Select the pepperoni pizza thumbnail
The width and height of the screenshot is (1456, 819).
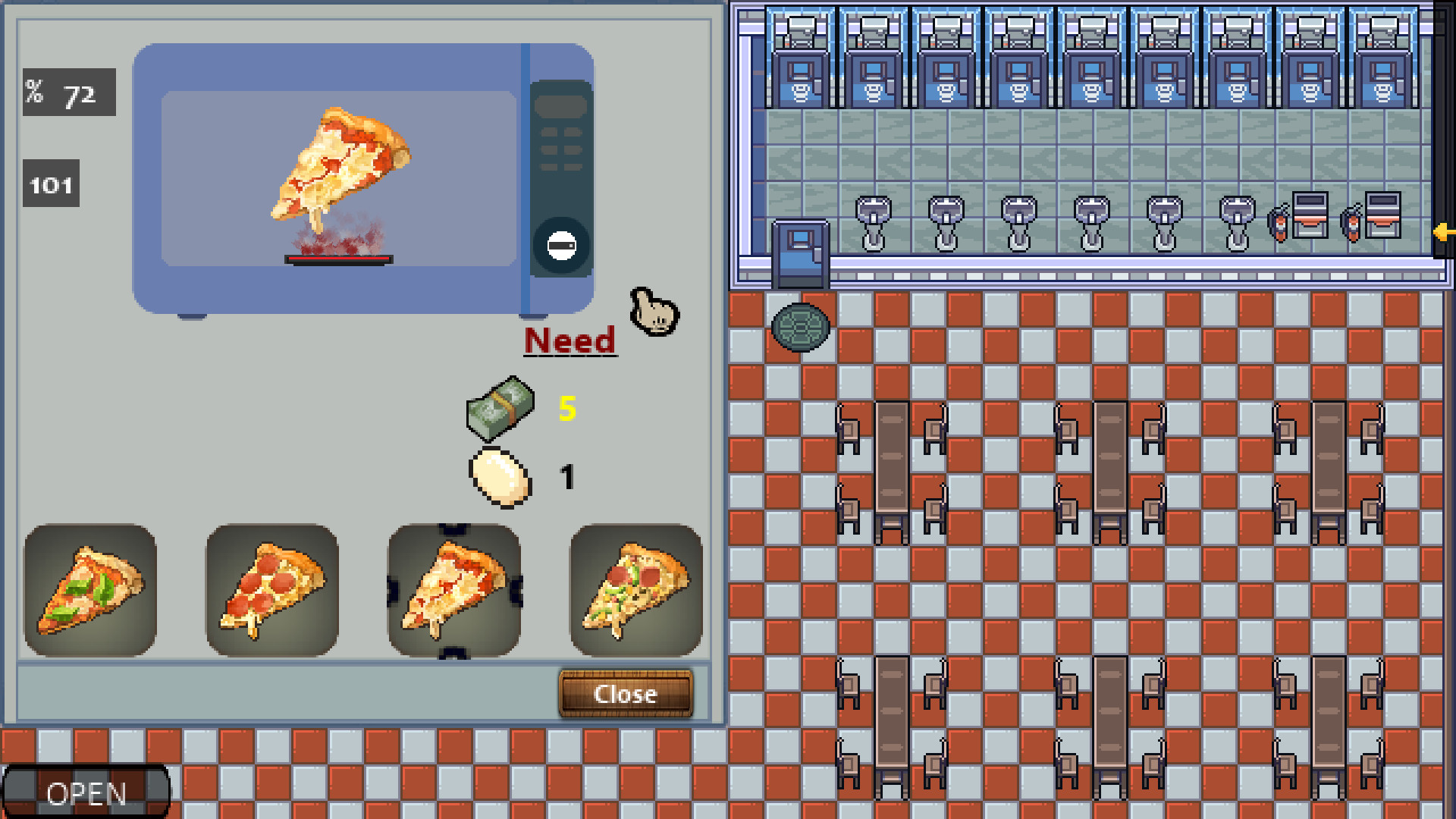click(273, 591)
